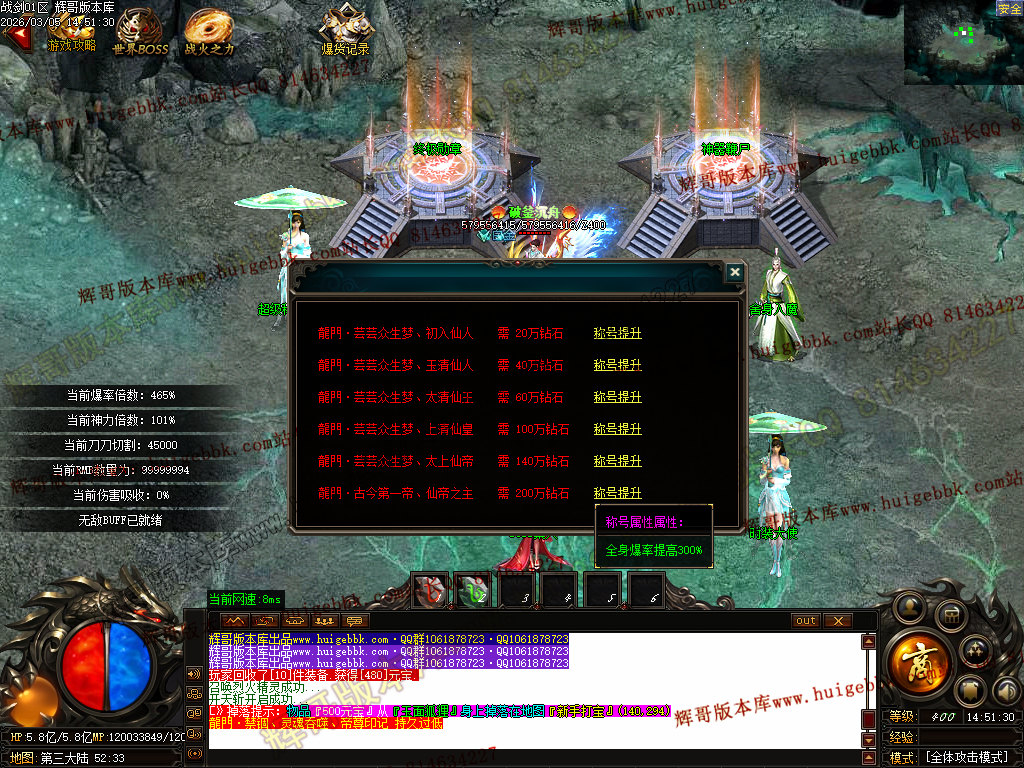Open the 游戏攻略 game guide
The image size is (1024, 768).
(x=71, y=32)
